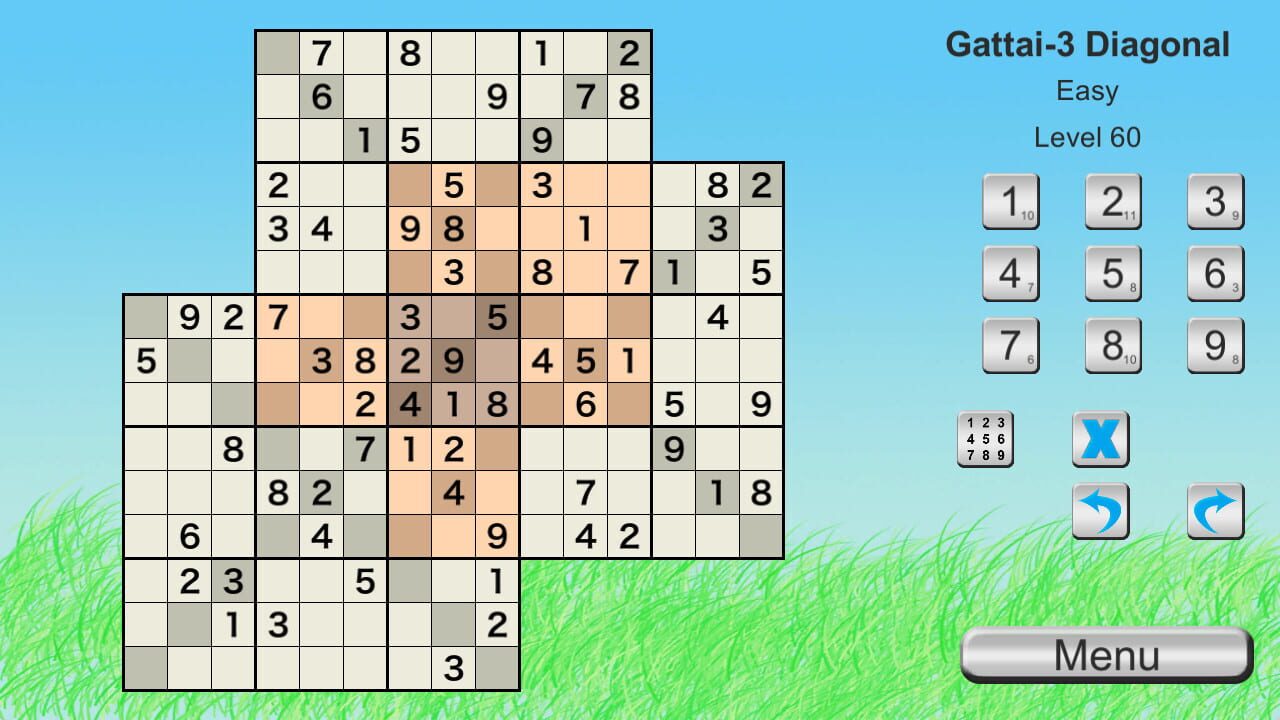Redo the undone move
Viewport: 1280px width, 720px height.
(1215, 510)
